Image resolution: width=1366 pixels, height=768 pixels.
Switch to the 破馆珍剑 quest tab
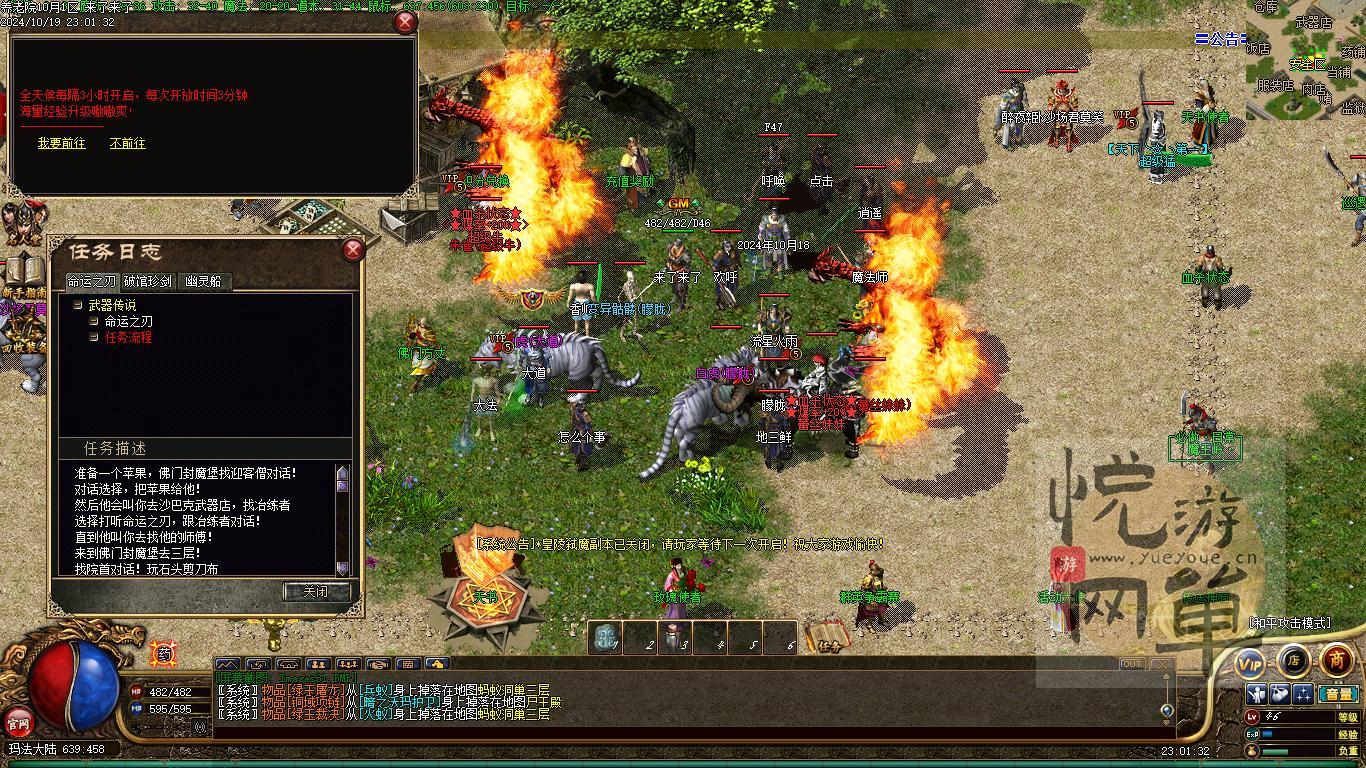(148, 282)
